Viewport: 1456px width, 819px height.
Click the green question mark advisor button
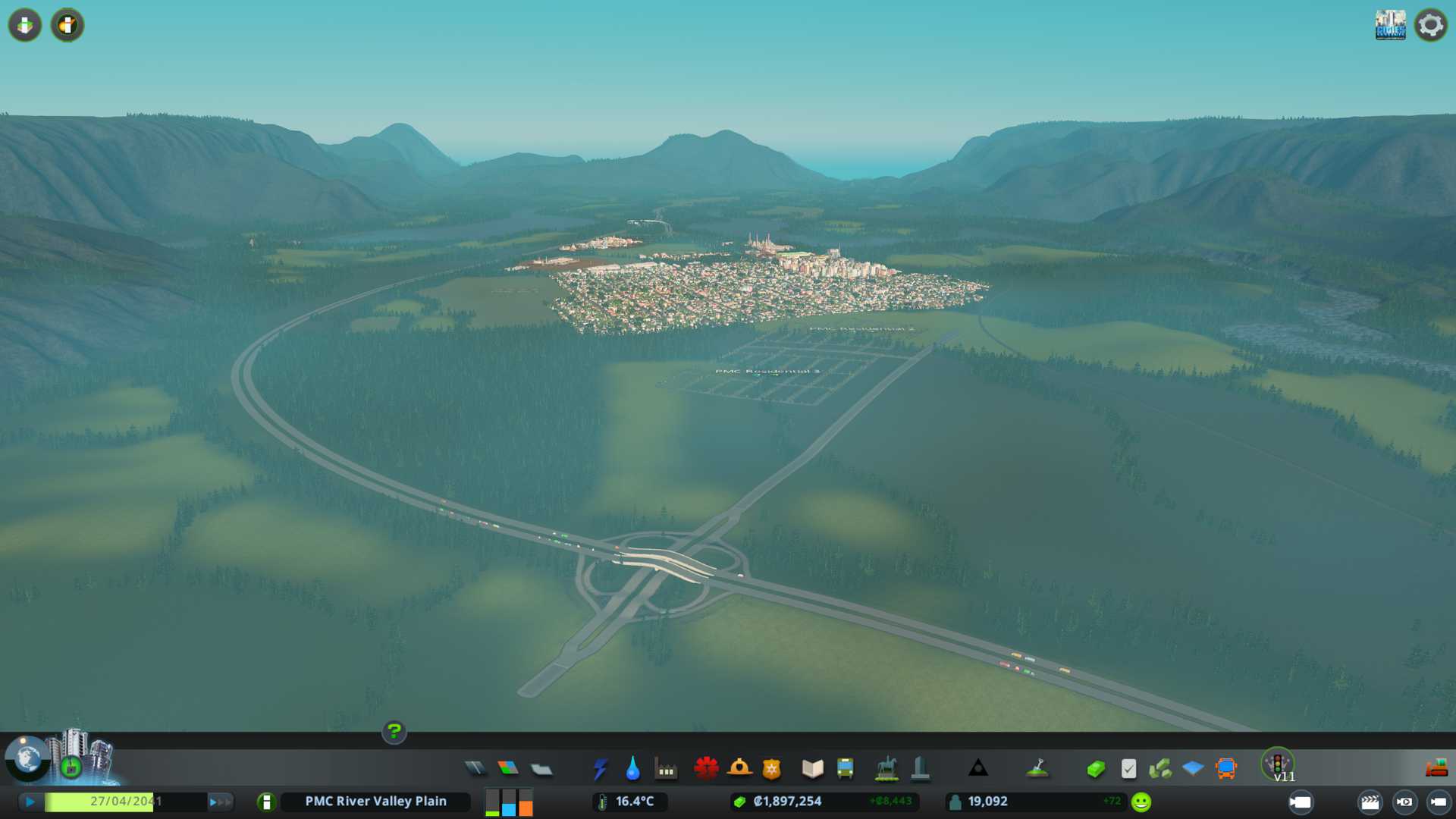(394, 732)
